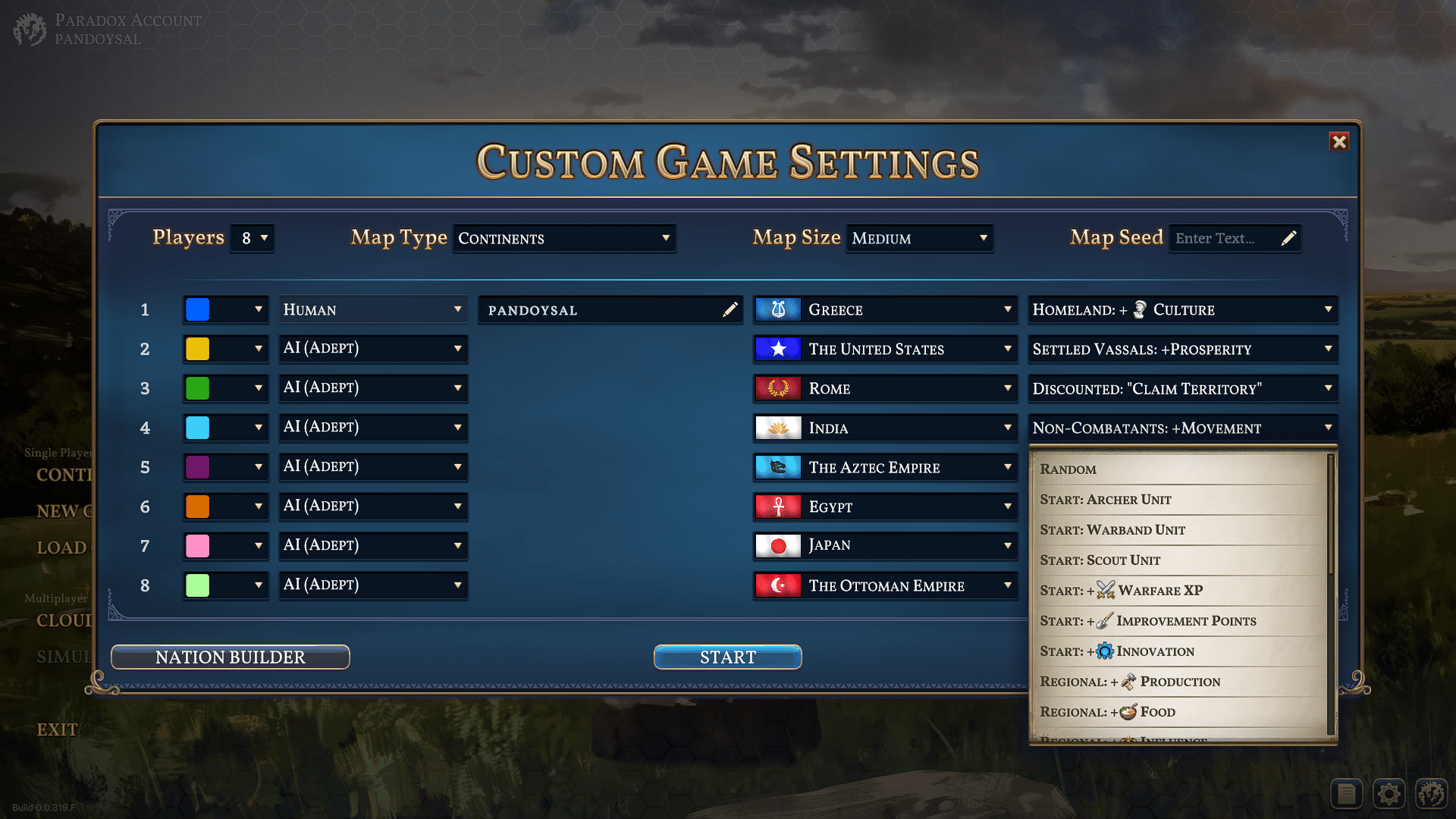This screenshot has width=1456, height=819.
Task: Open the settings gear icon bottom right
Action: point(1389,793)
